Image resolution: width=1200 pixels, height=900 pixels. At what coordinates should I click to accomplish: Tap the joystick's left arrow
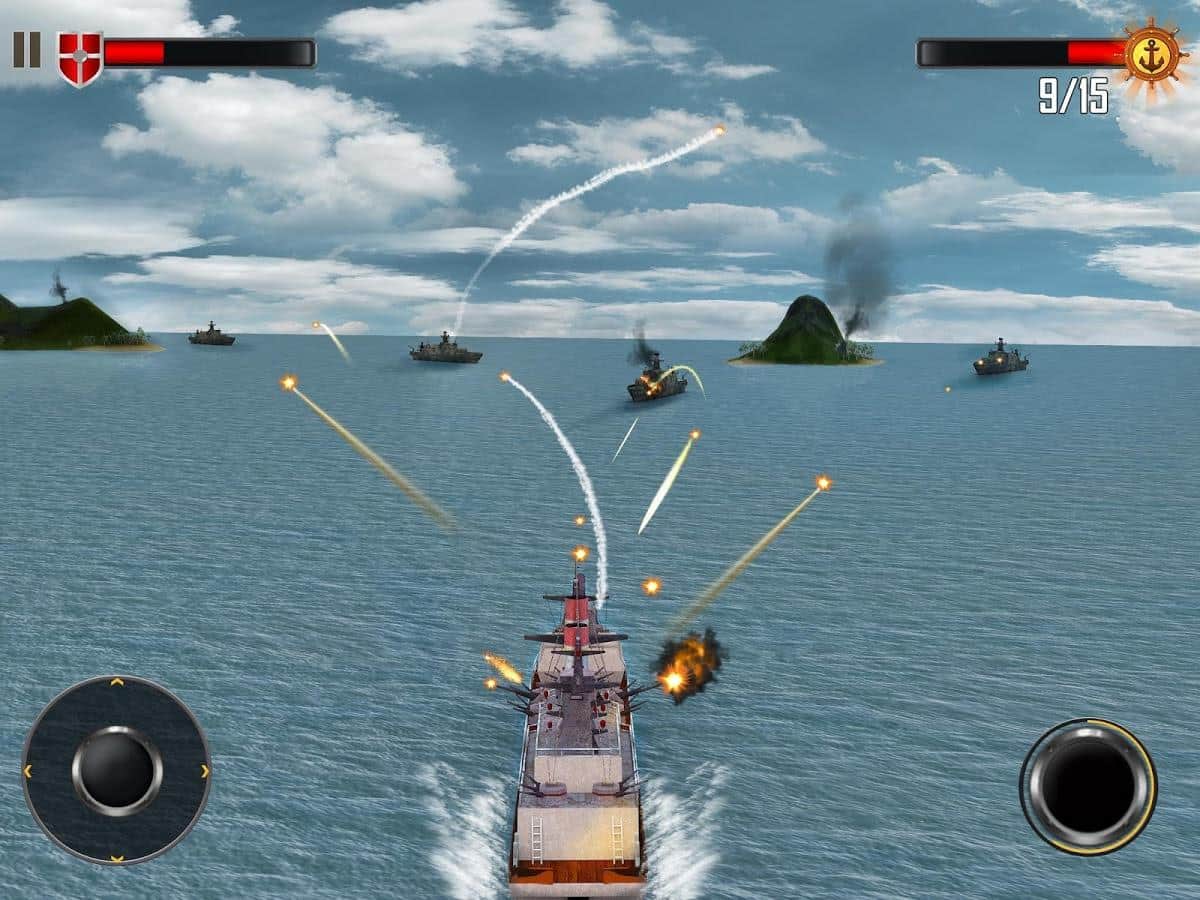pos(28,771)
